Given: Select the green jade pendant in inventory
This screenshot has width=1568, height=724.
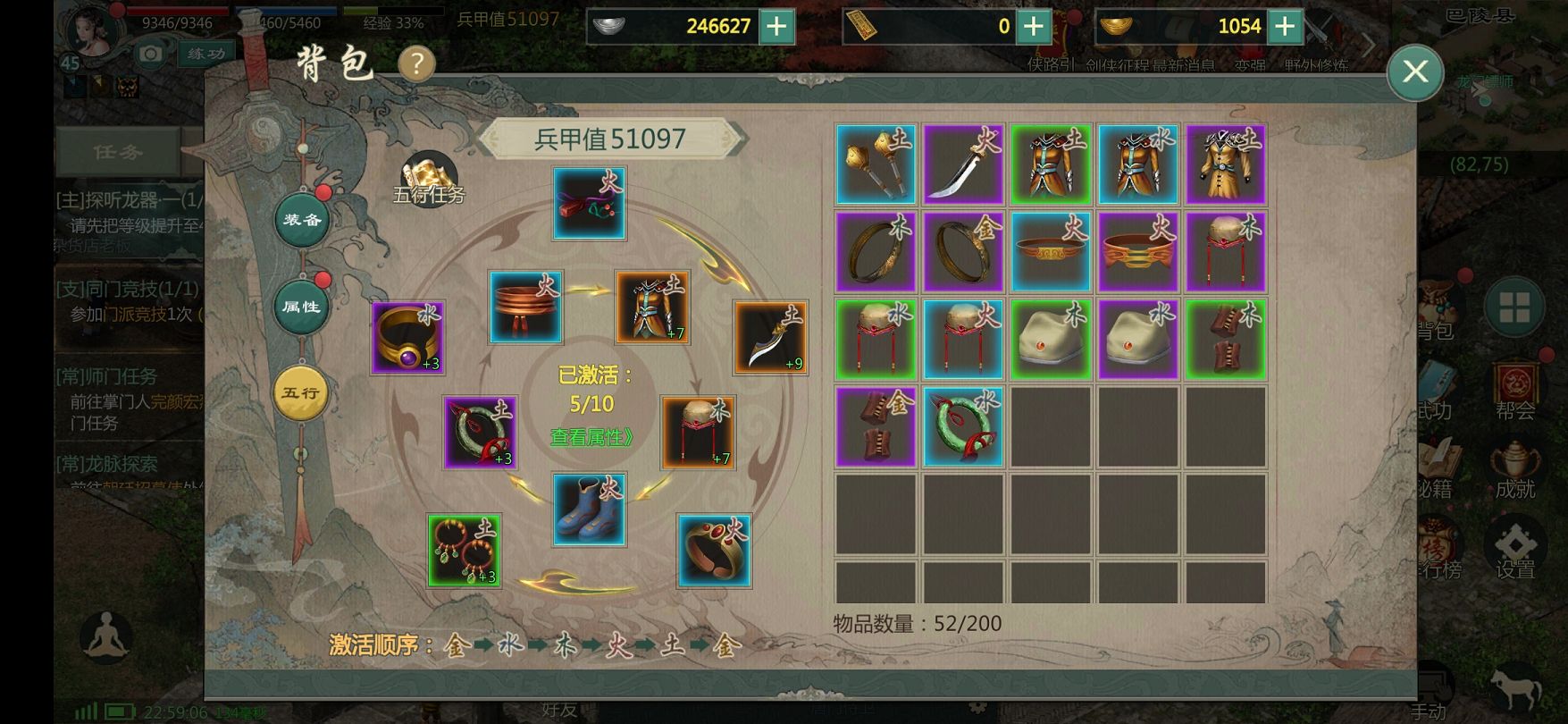Looking at the screenshot, I should 963,427.
